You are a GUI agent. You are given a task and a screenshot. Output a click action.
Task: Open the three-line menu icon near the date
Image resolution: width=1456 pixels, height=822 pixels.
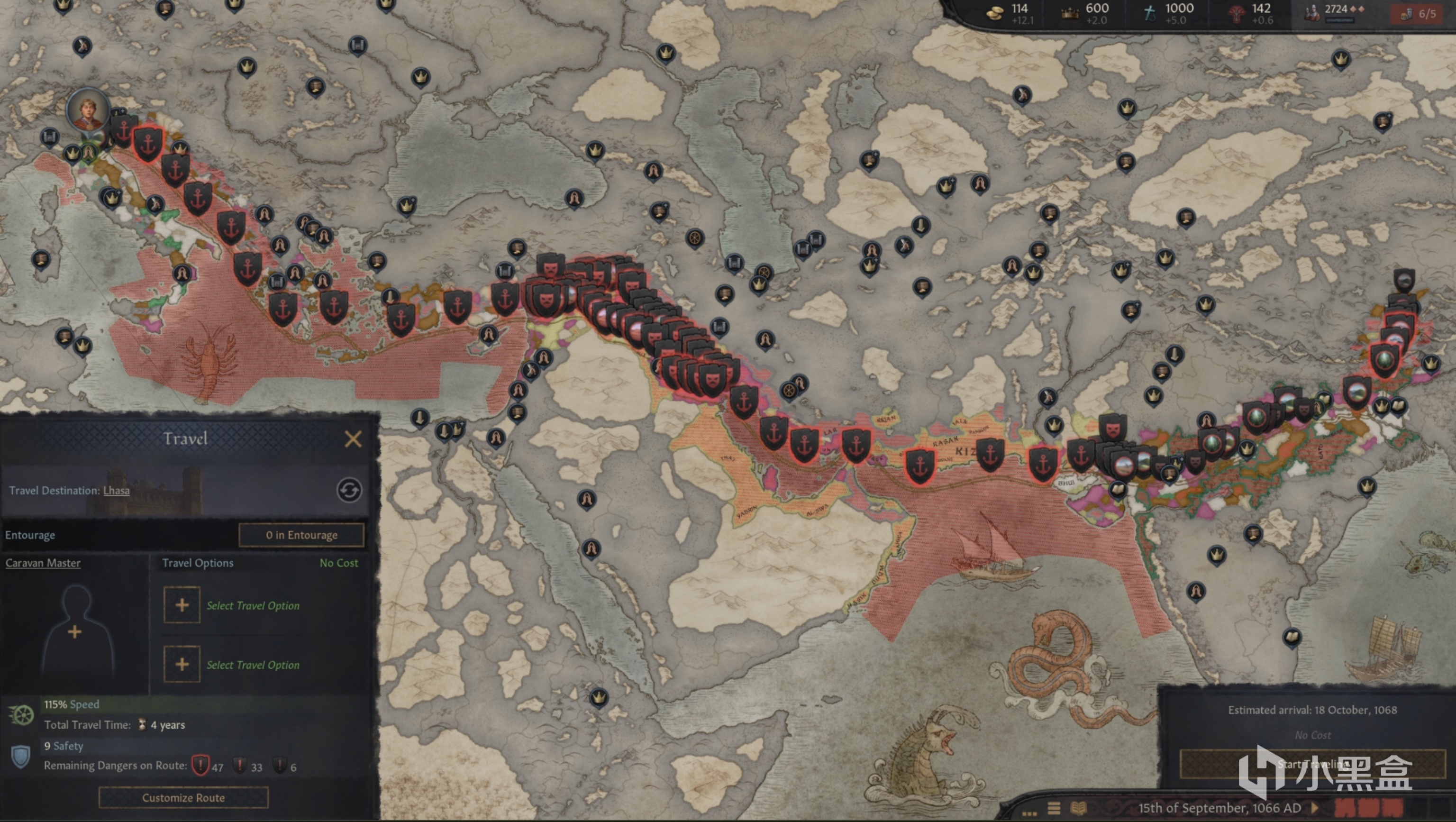[1054, 808]
